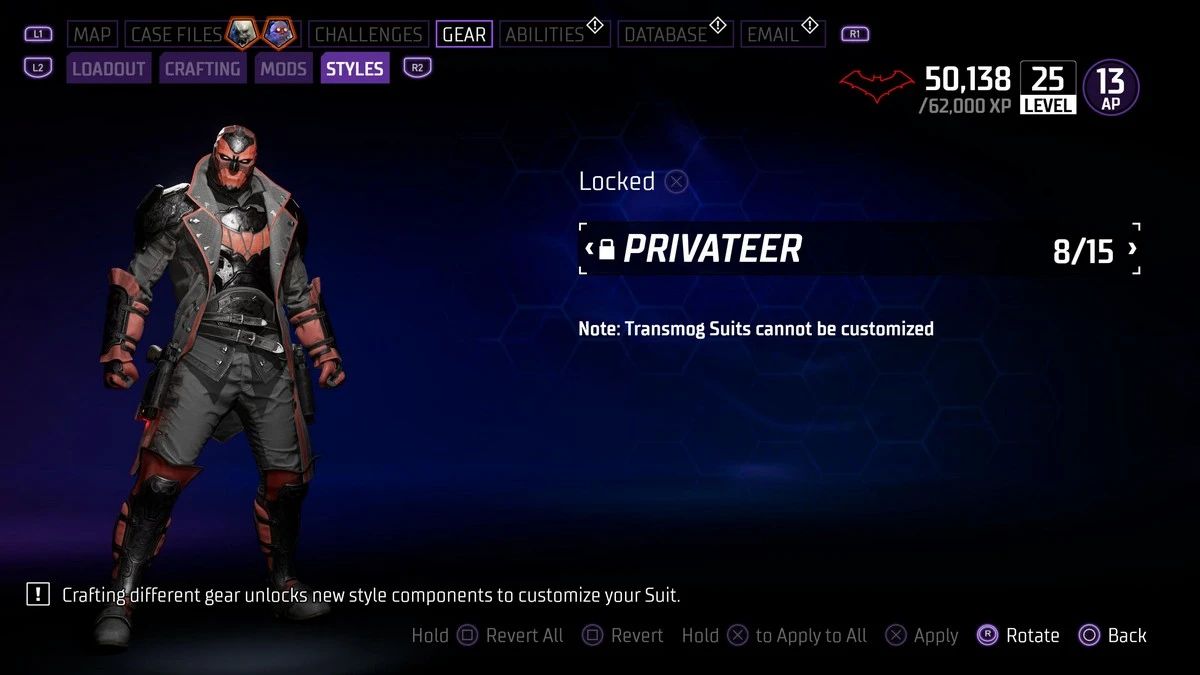Viewport: 1200px width, 675px height.
Task: Open the Challenges tab
Action: tap(368, 35)
